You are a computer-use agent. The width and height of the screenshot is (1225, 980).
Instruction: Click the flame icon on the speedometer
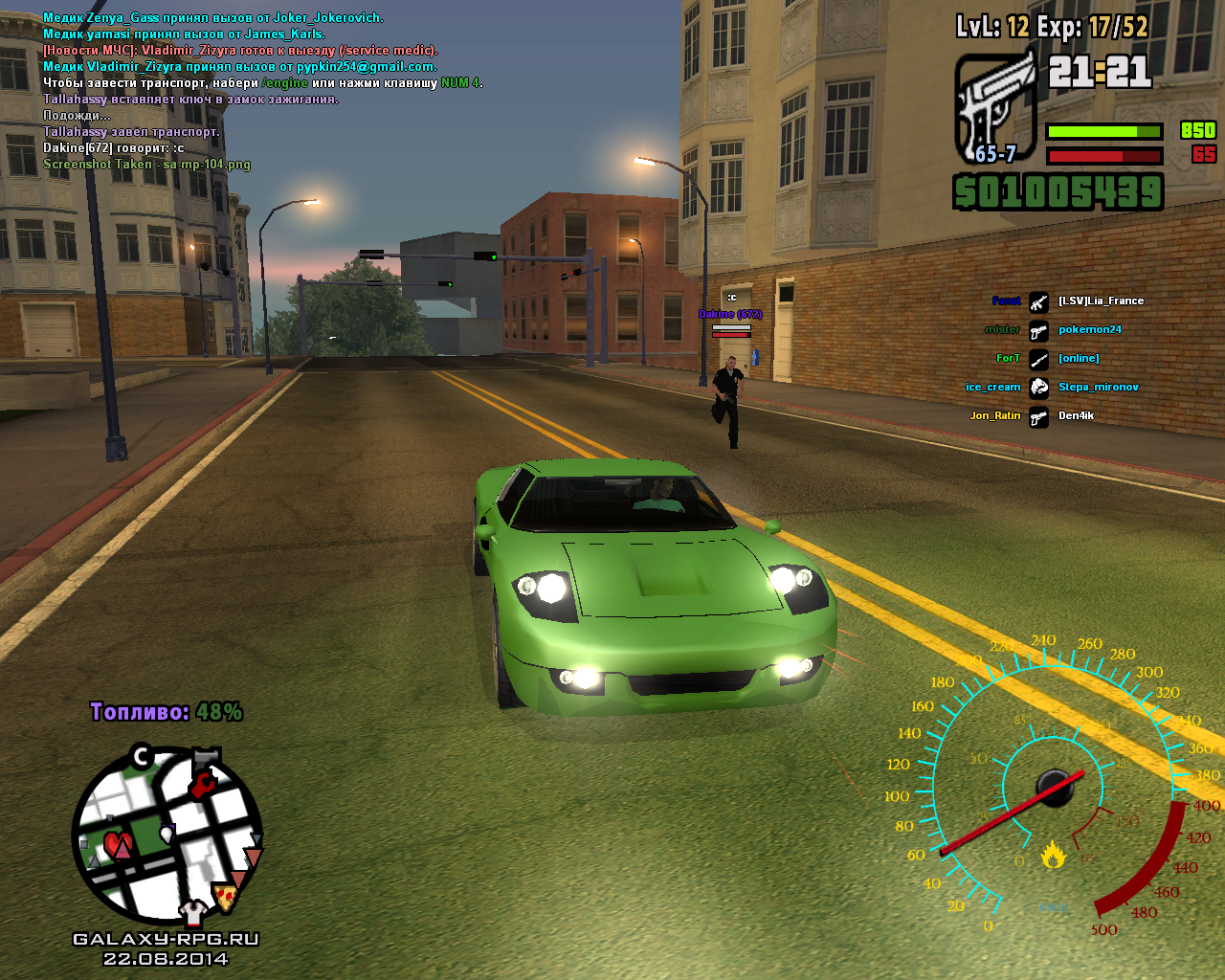tap(1054, 854)
